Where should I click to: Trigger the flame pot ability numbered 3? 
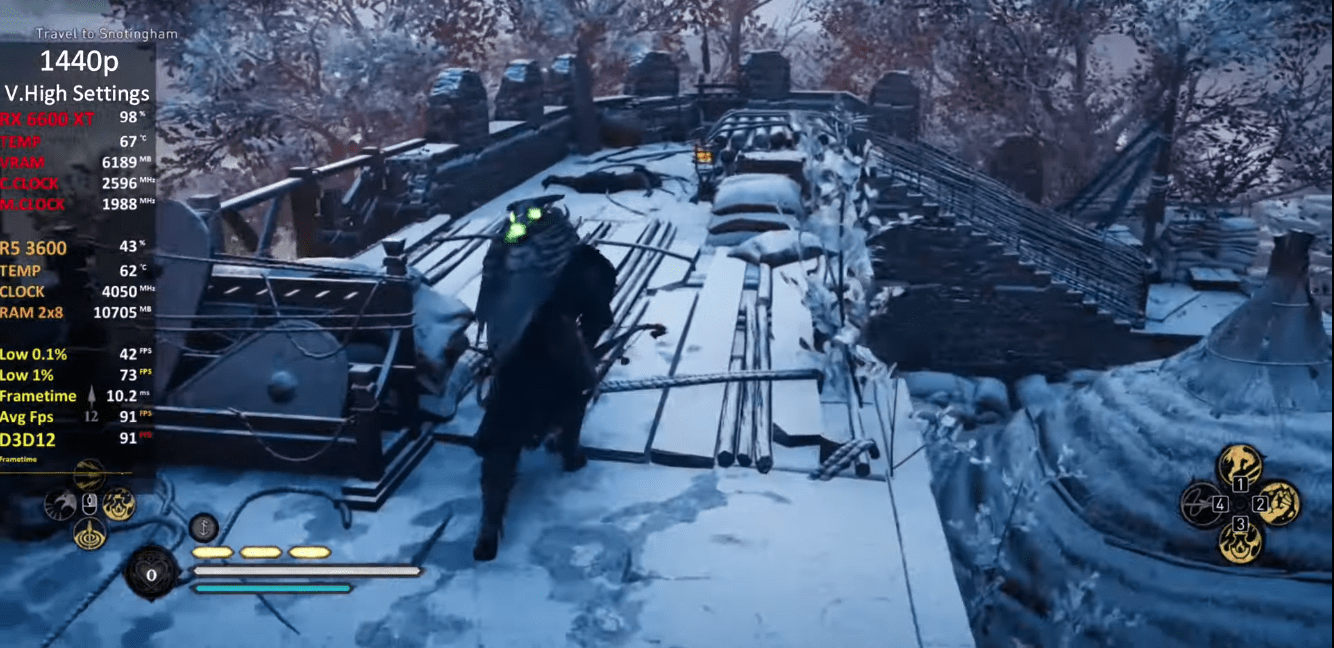click(x=1240, y=540)
